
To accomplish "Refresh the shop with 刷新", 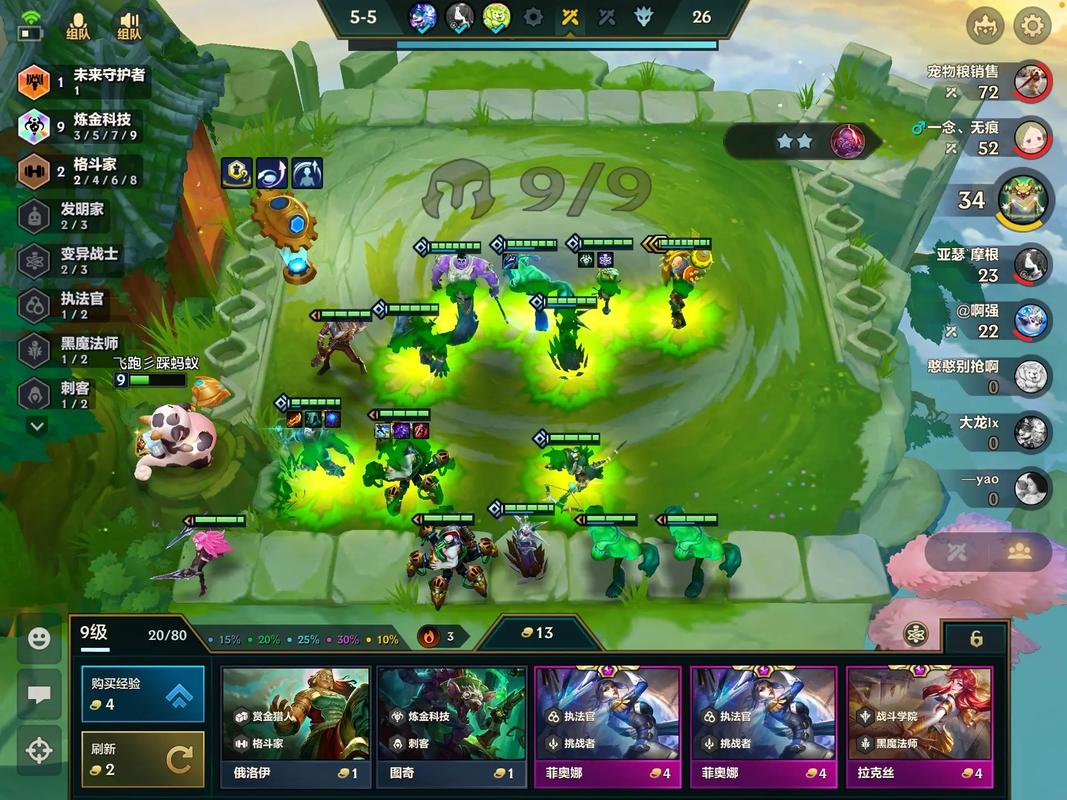I will coord(143,759).
